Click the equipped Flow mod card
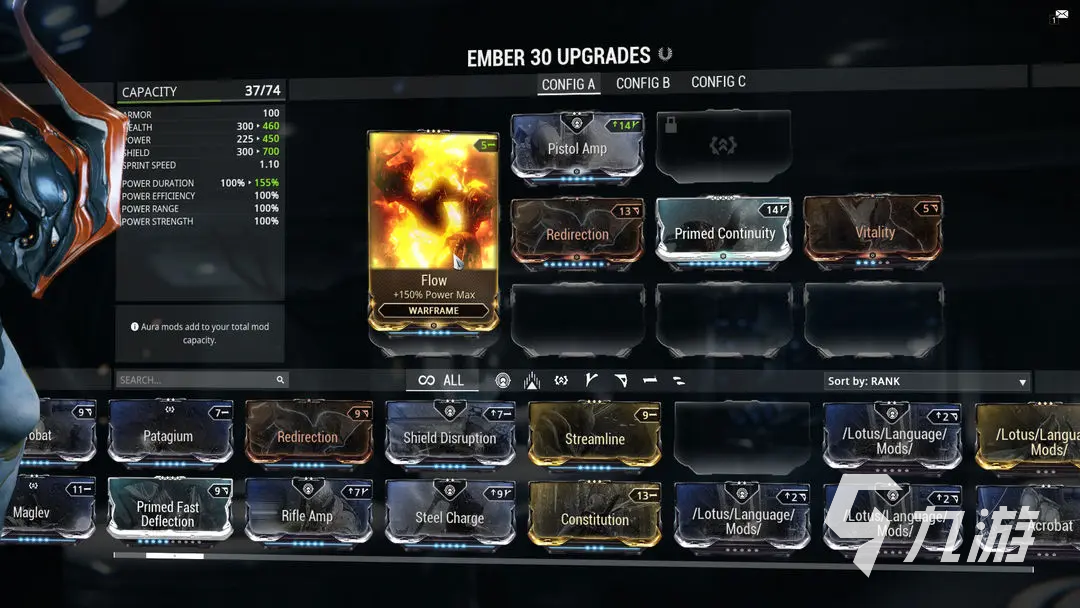 (433, 232)
